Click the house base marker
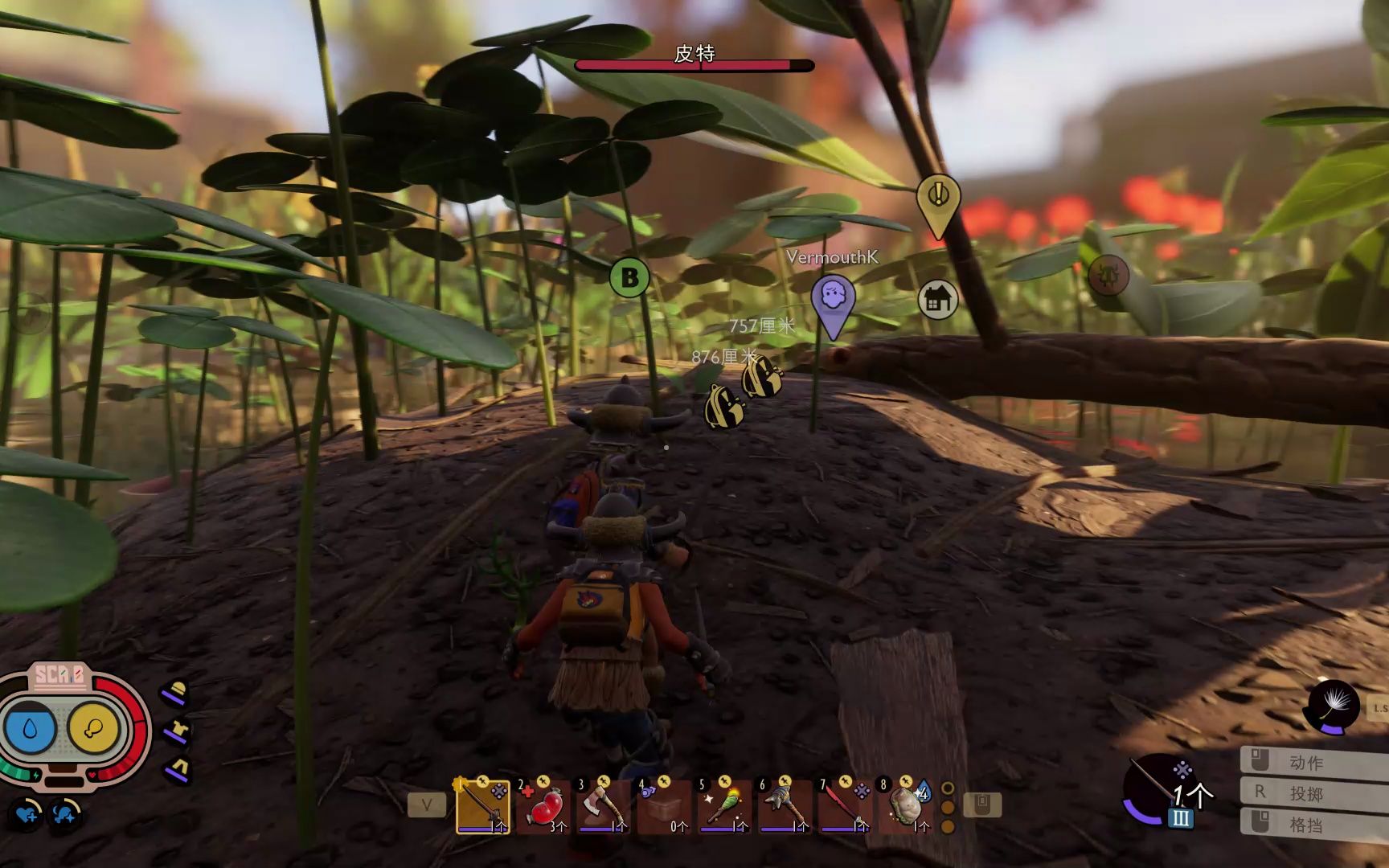Screen dimensions: 1389x868 tap(937, 300)
